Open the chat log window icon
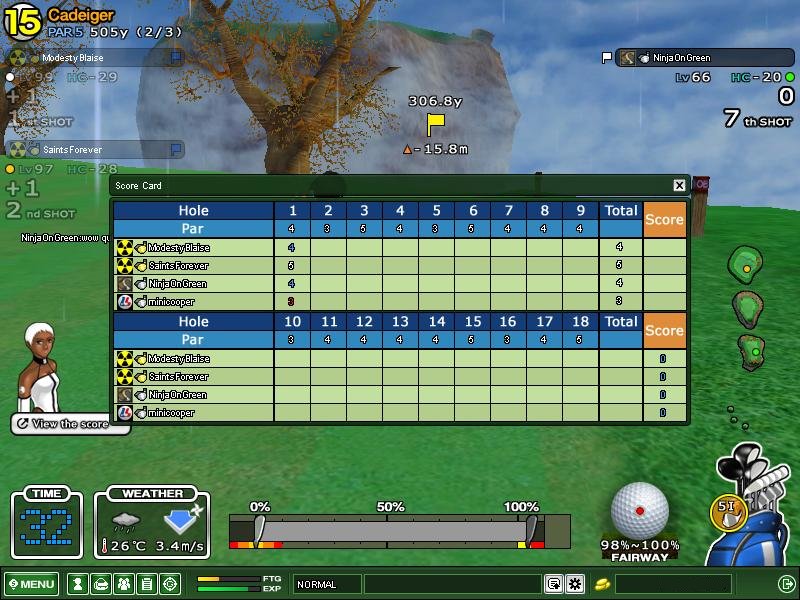Screen dimensions: 800x600 553,584
